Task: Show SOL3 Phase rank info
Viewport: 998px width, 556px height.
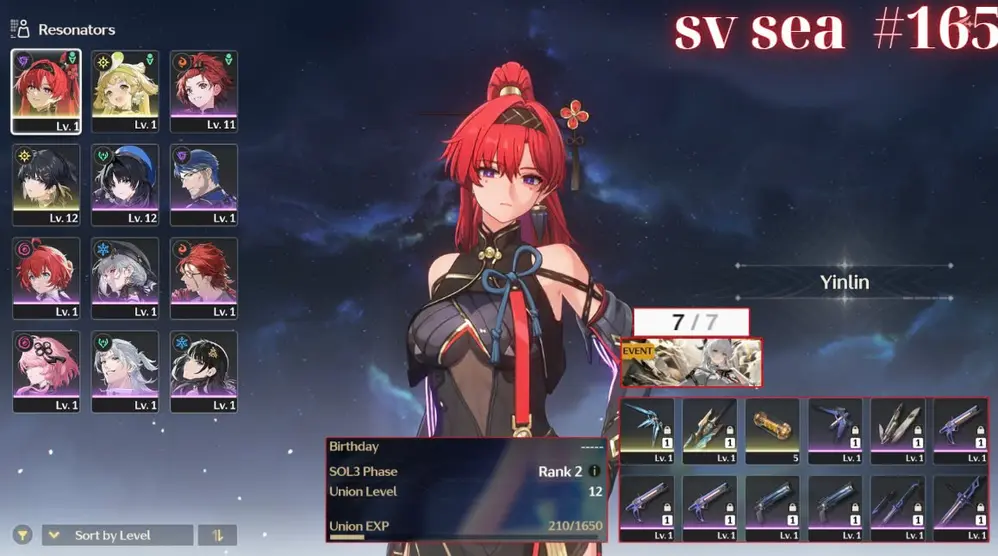Action: [594, 471]
